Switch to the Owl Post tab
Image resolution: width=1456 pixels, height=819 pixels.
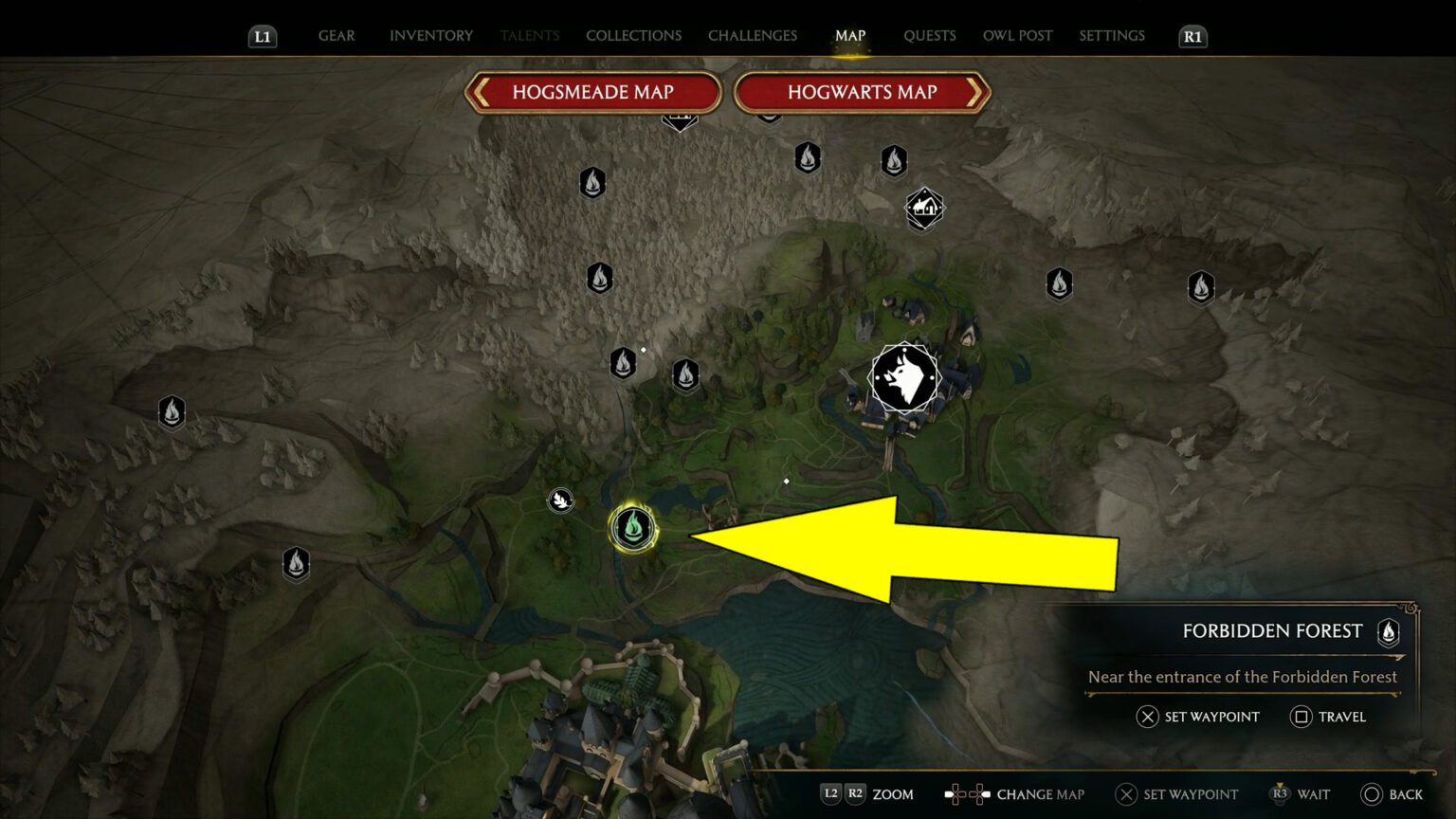pyautogui.click(x=1018, y=35)
